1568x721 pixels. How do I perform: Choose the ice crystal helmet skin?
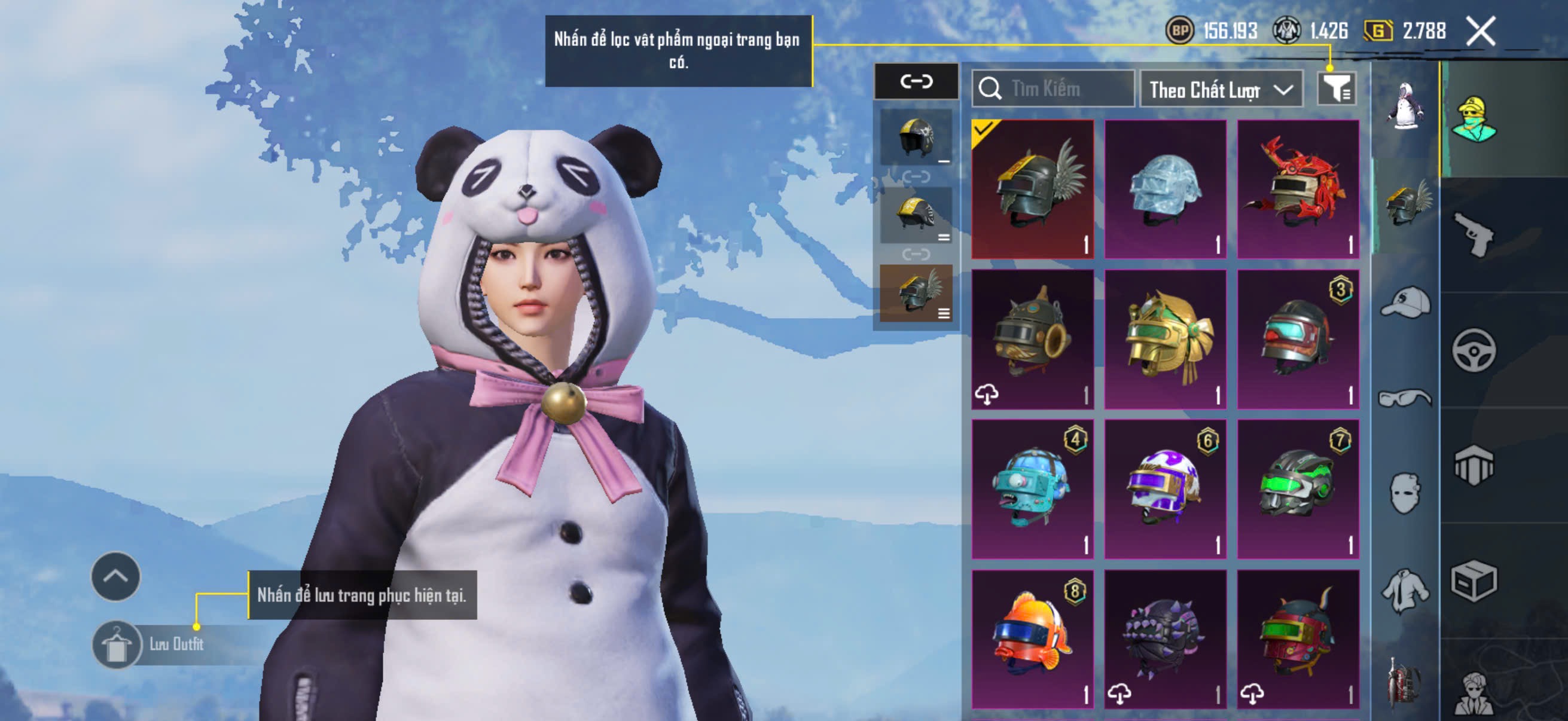(1165, 188)
